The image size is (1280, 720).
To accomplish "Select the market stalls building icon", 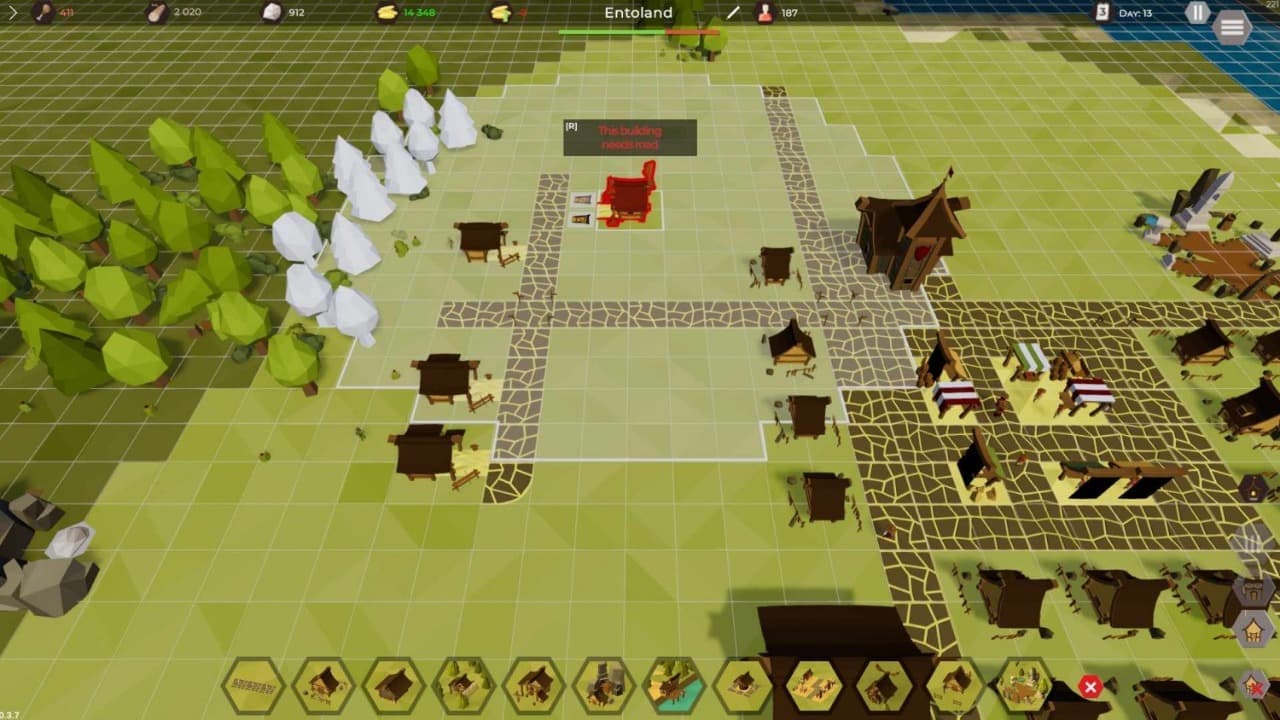I will point(815,685).
